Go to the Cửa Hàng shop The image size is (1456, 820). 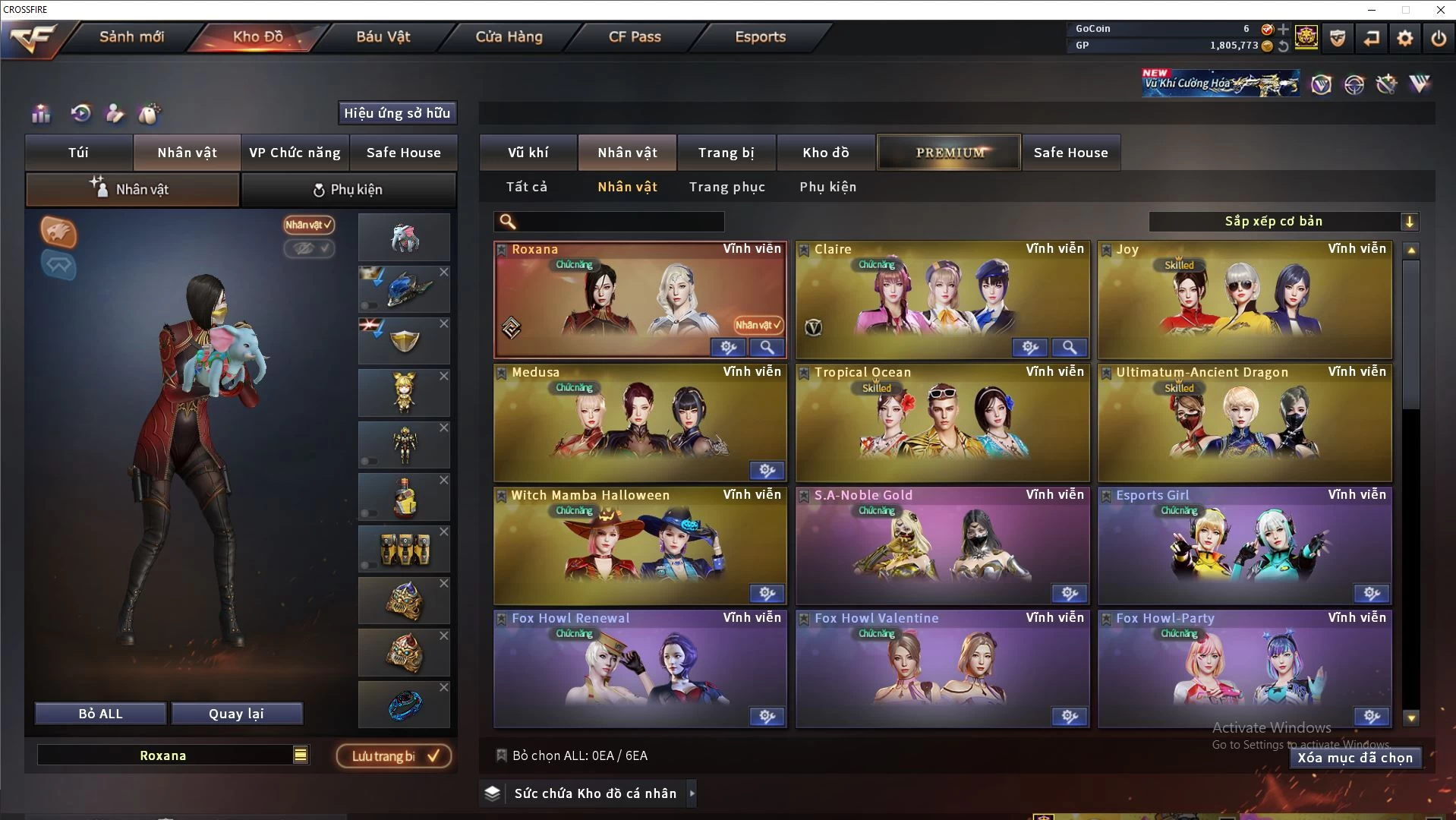(x=509, y=36)
